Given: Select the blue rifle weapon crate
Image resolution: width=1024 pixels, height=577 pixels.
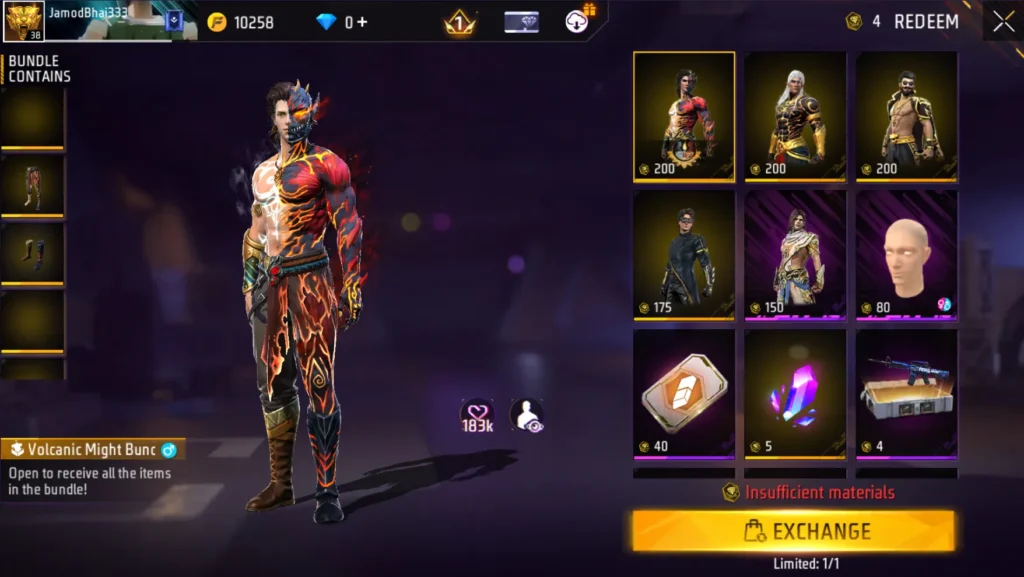Looking at the screenshot, I should [906, 393].
